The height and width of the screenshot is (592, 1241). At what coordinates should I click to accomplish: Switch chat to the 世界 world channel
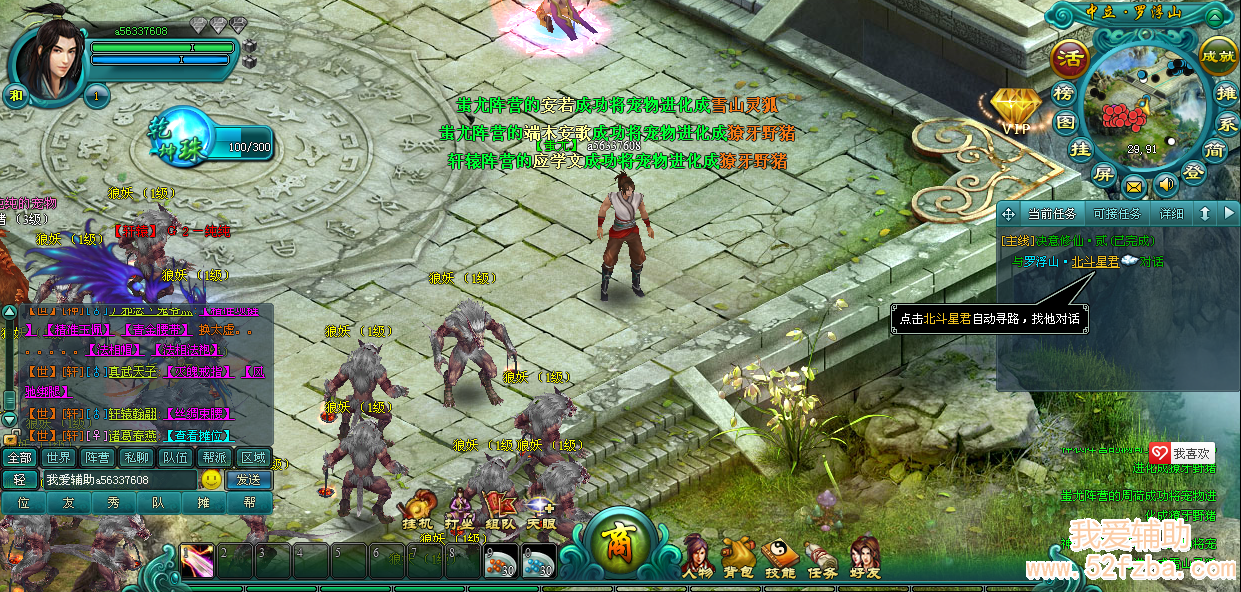59,458
